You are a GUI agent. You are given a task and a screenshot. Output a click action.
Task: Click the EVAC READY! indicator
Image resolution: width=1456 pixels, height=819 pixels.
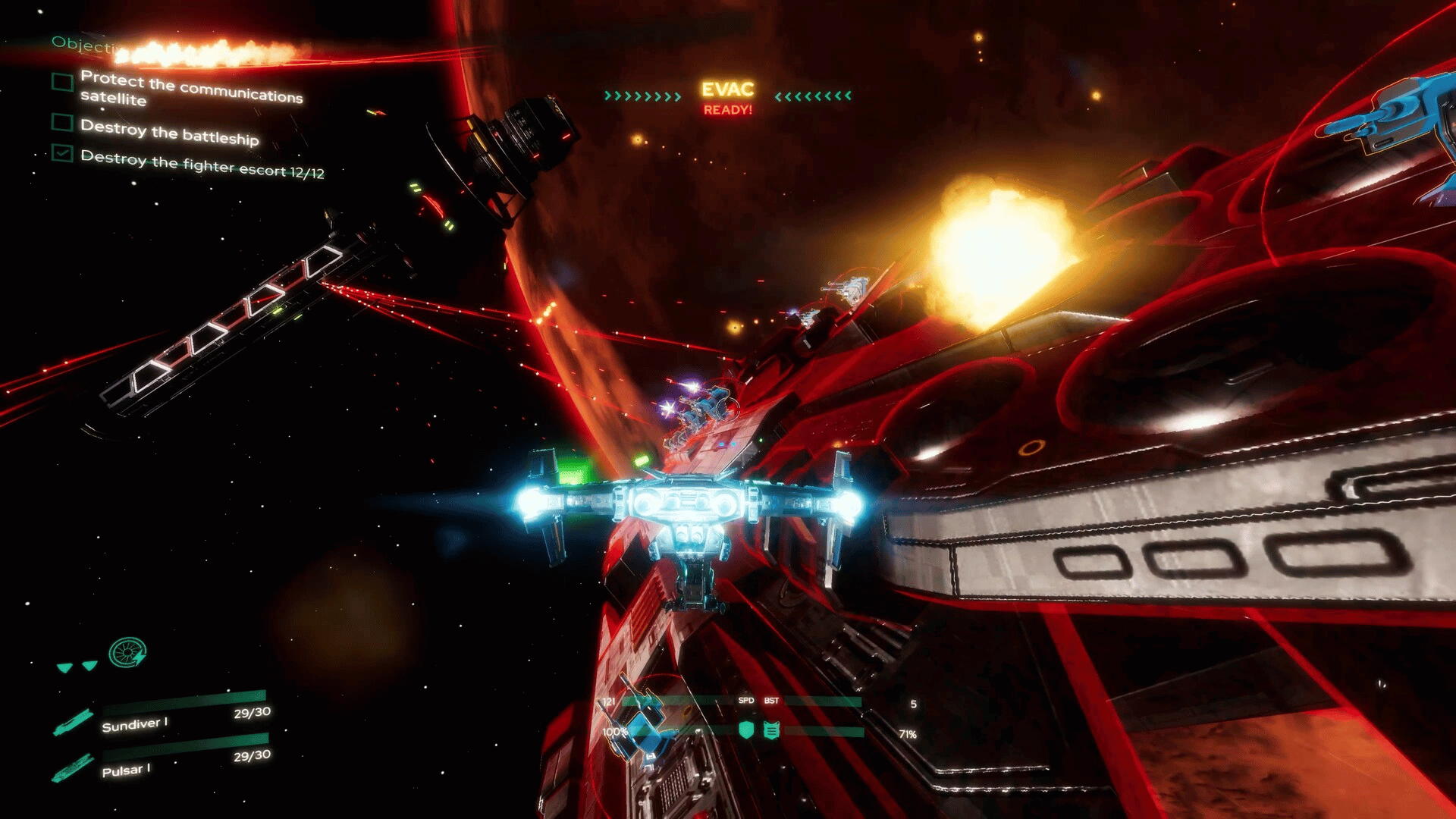pyautogui.click(x=727, y=98)
